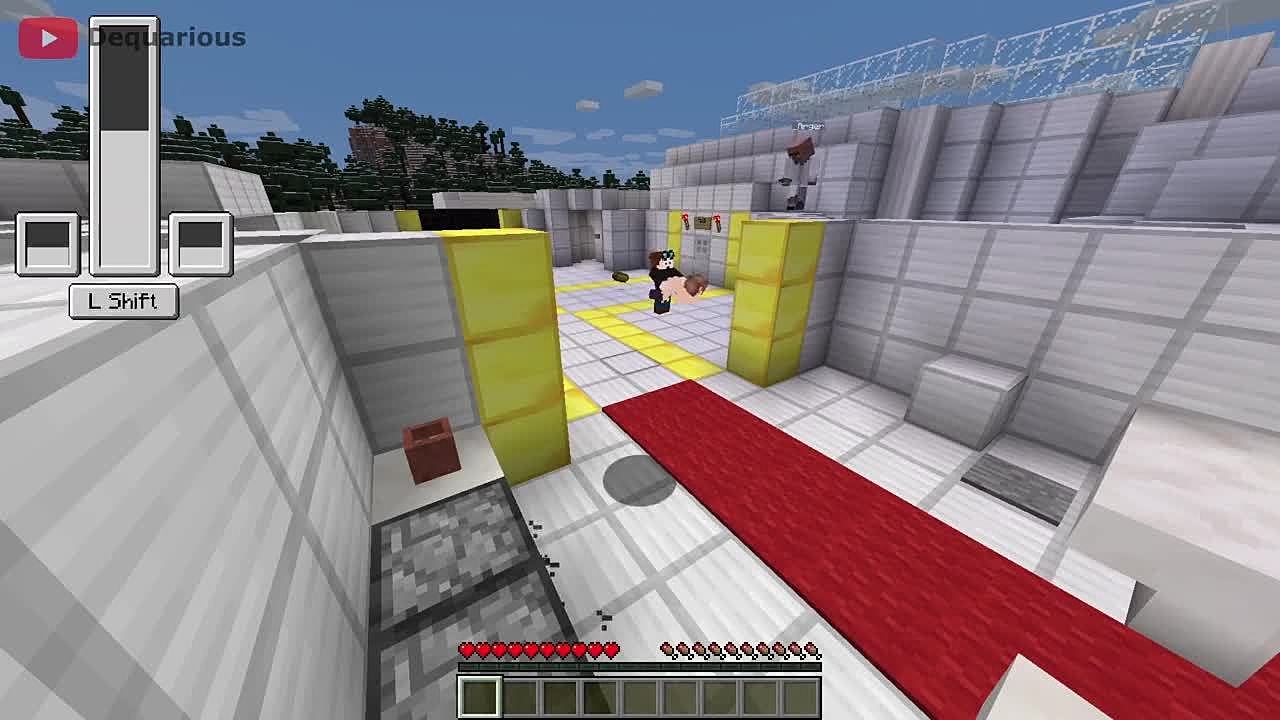Open the Dequarious channel name watermark
The height and width of the screenshot is (720, 1280).
coord(167,38)
